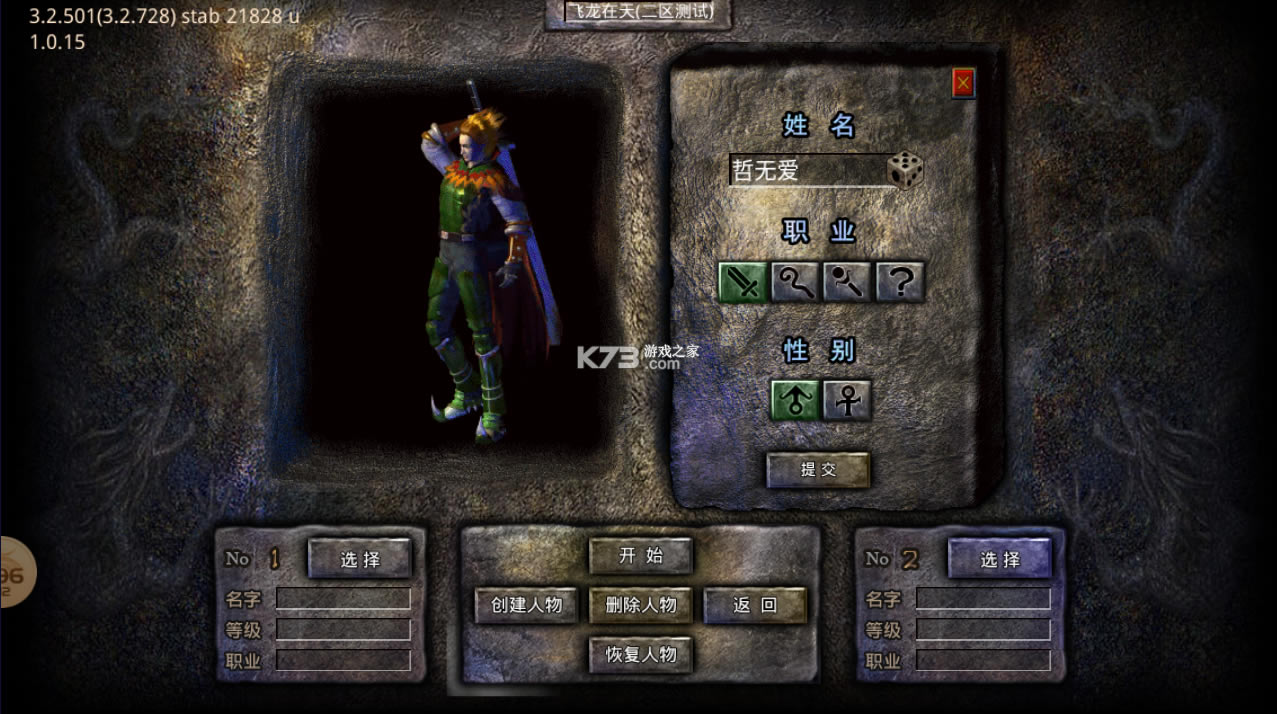
Task: Open 创建人物 create character
Action: (526, 605)
